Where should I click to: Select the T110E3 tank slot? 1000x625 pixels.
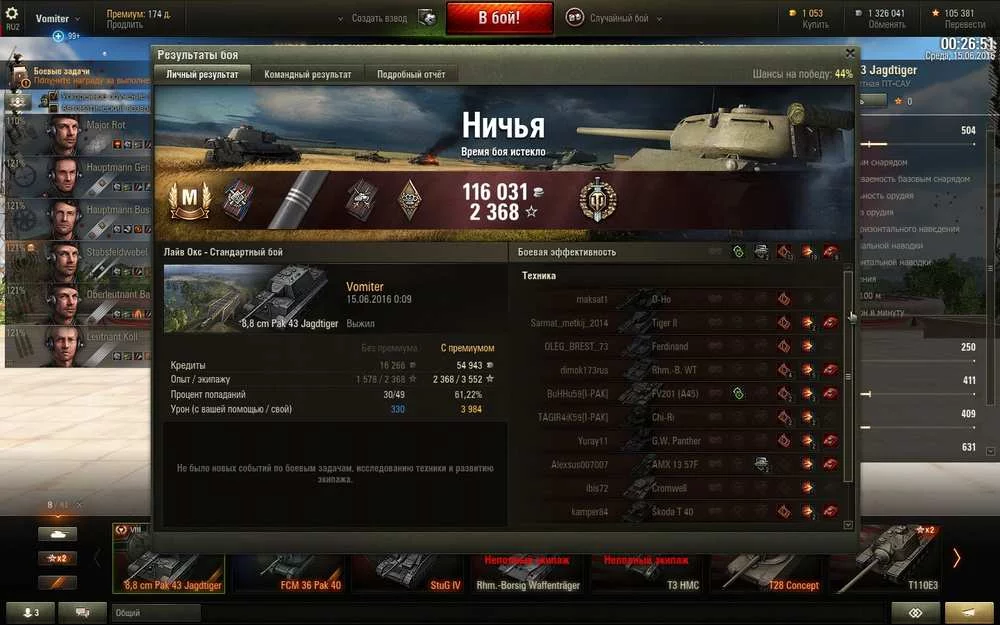886,572
